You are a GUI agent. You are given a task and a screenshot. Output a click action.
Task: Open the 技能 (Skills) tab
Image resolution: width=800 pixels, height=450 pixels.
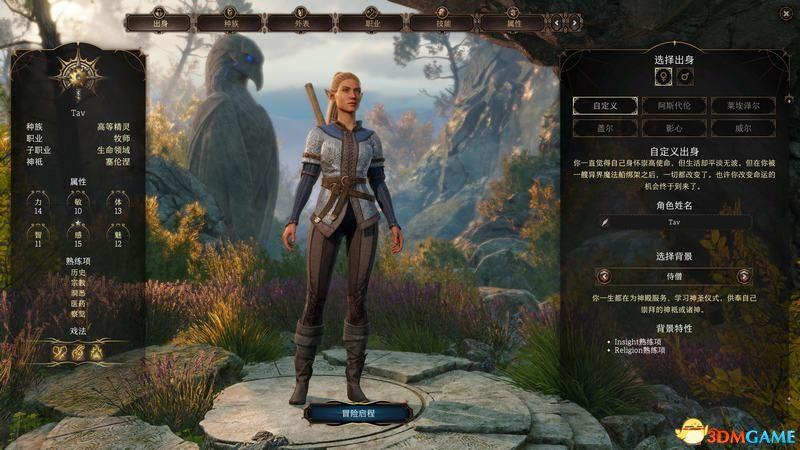point(442,22)
